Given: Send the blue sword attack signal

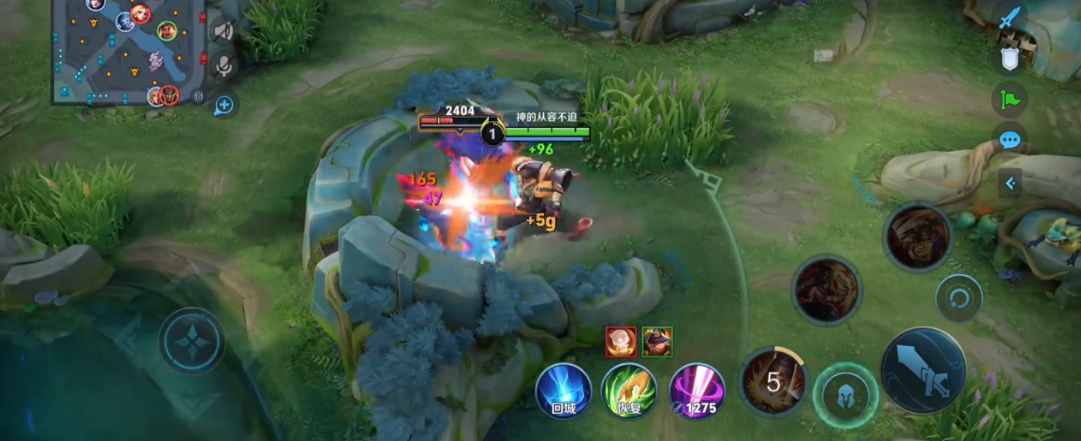Looking at the screenshot, I should [x=1010, y=19].
